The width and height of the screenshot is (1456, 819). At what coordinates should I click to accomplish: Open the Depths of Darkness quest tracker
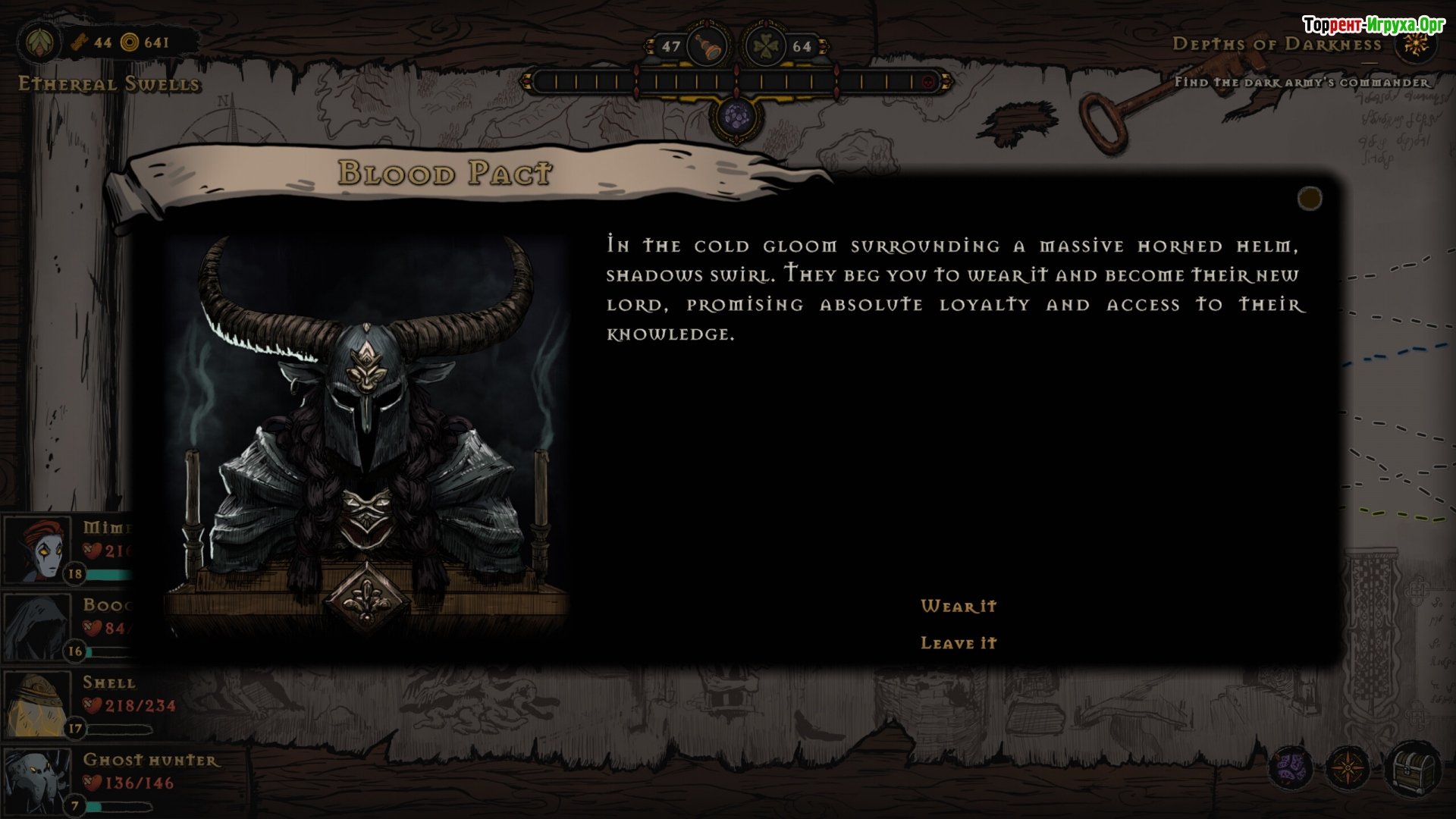[x=1276, y=44]
